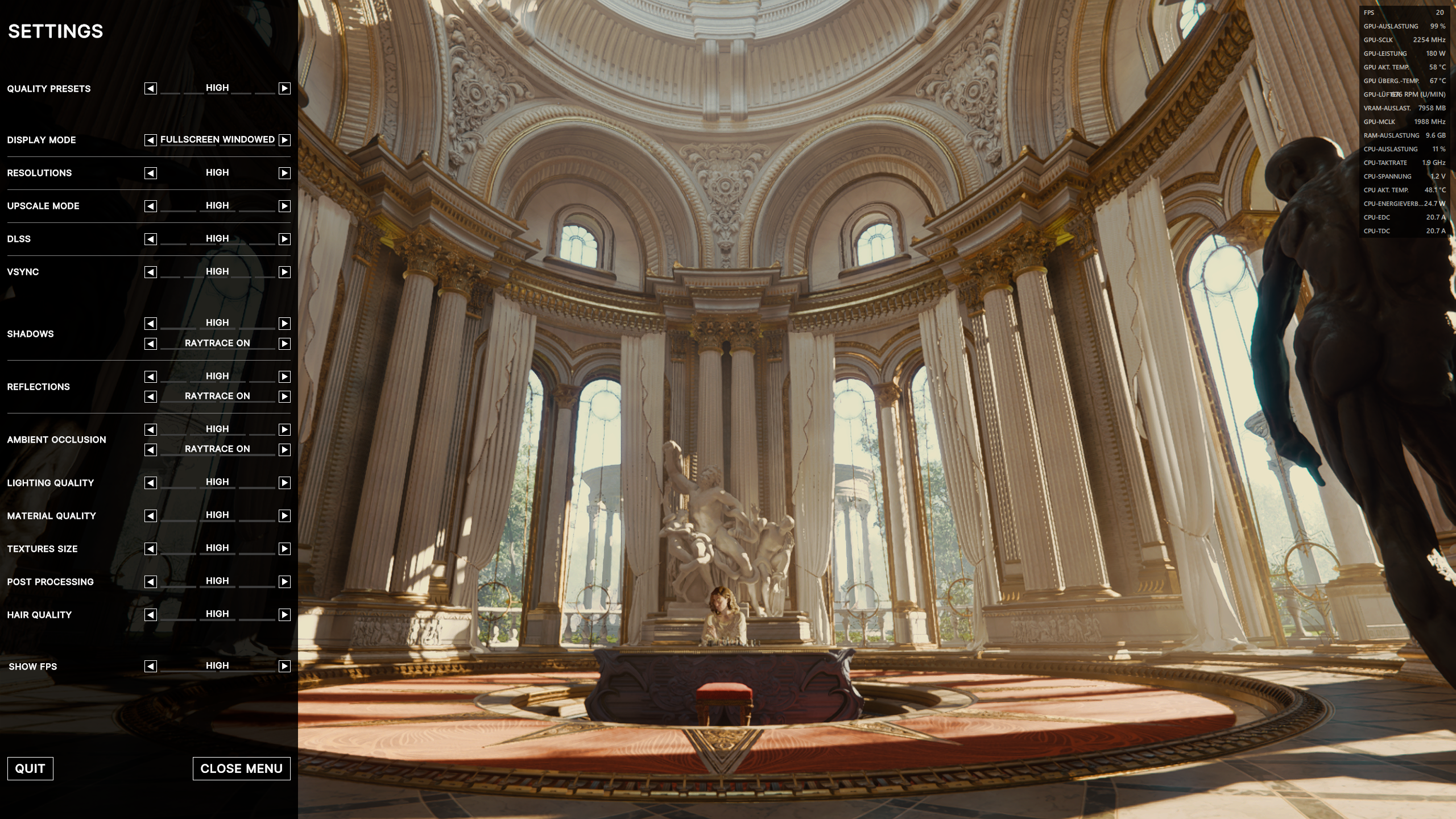Open the FULLSCREEN WINDOWED display mode selector
The height and width of the screenshot is (819, 1456).
pyautogui.click(x=217, y=139)
